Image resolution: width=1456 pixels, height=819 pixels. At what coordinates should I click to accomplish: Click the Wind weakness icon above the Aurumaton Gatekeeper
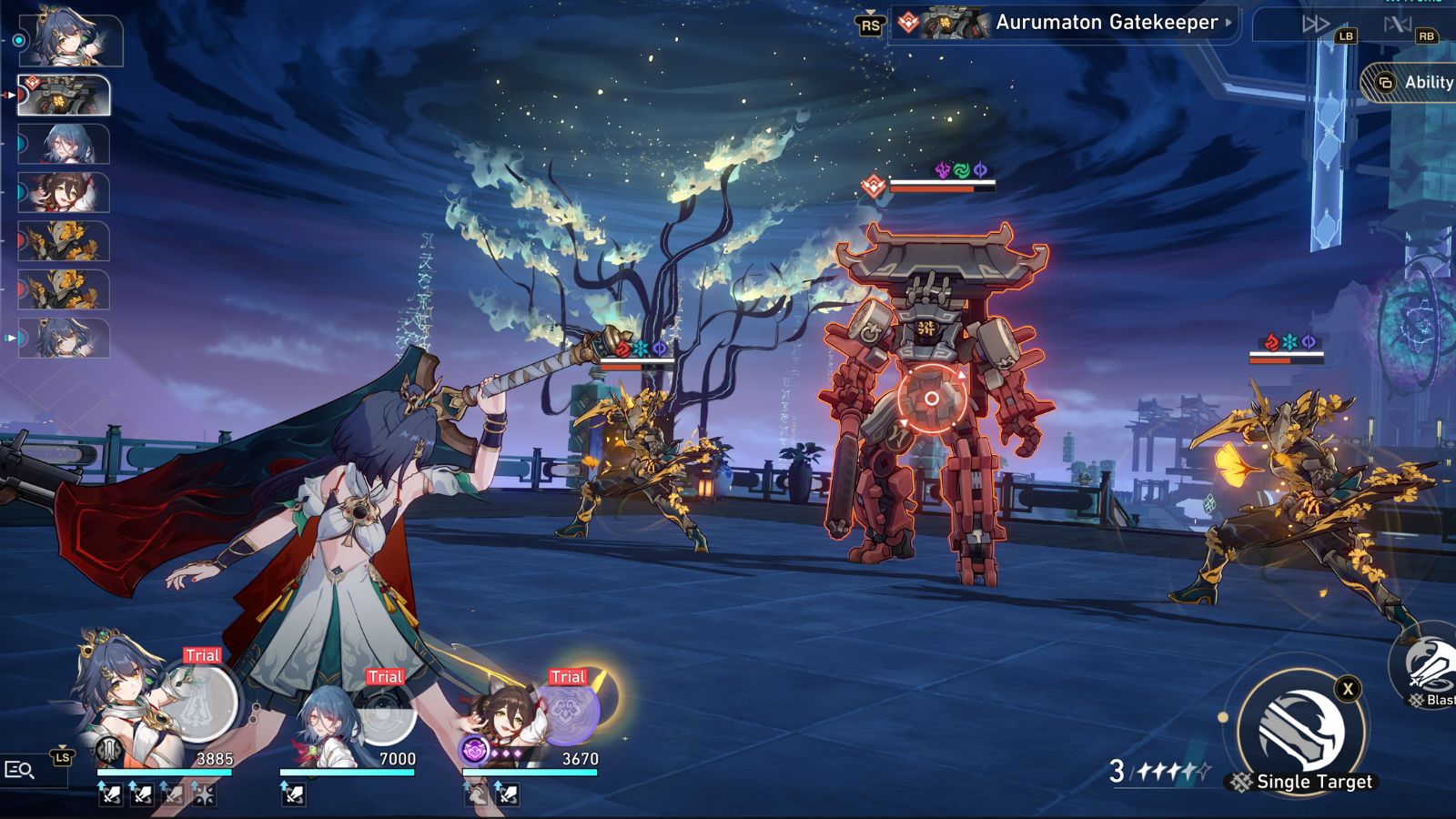pyautogui.click(x=960, y=169)
